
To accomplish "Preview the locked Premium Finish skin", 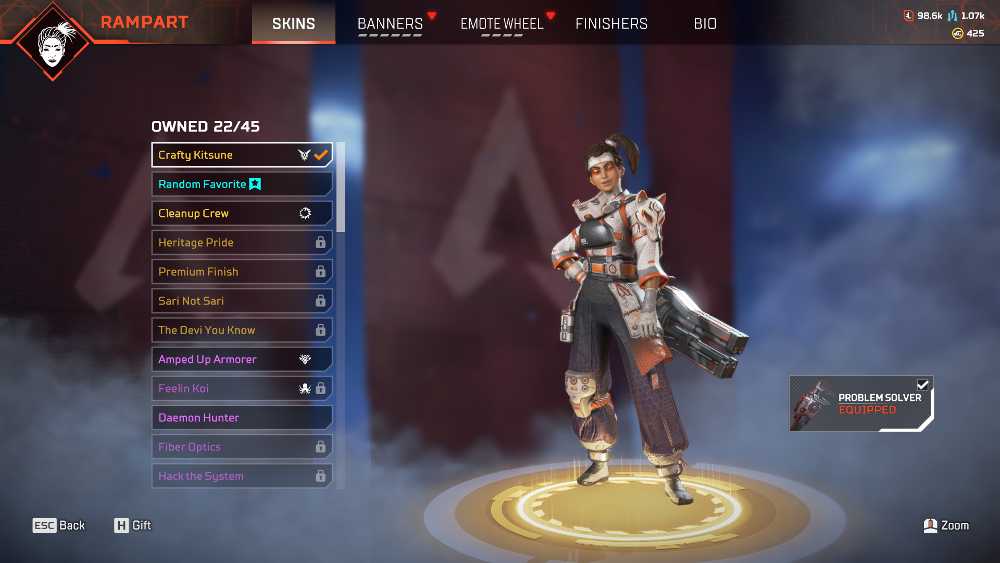I will [x=242, y=271].
